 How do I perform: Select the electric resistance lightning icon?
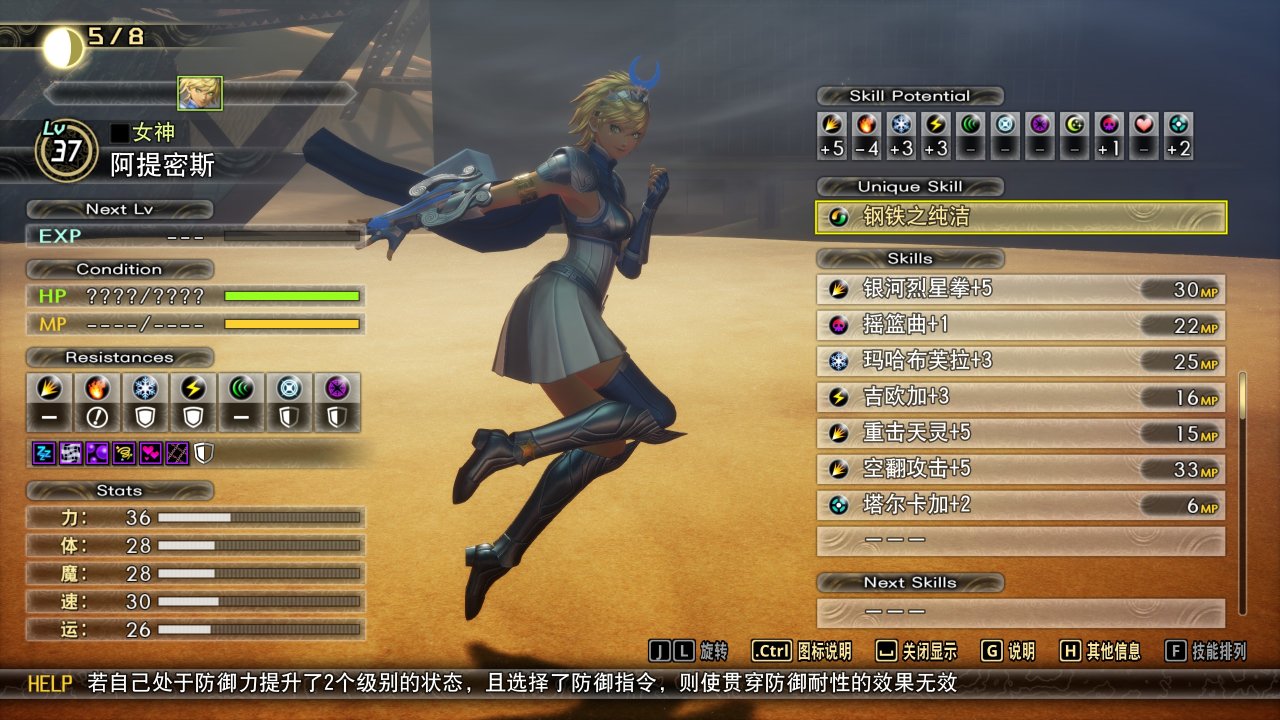(193, 389)
